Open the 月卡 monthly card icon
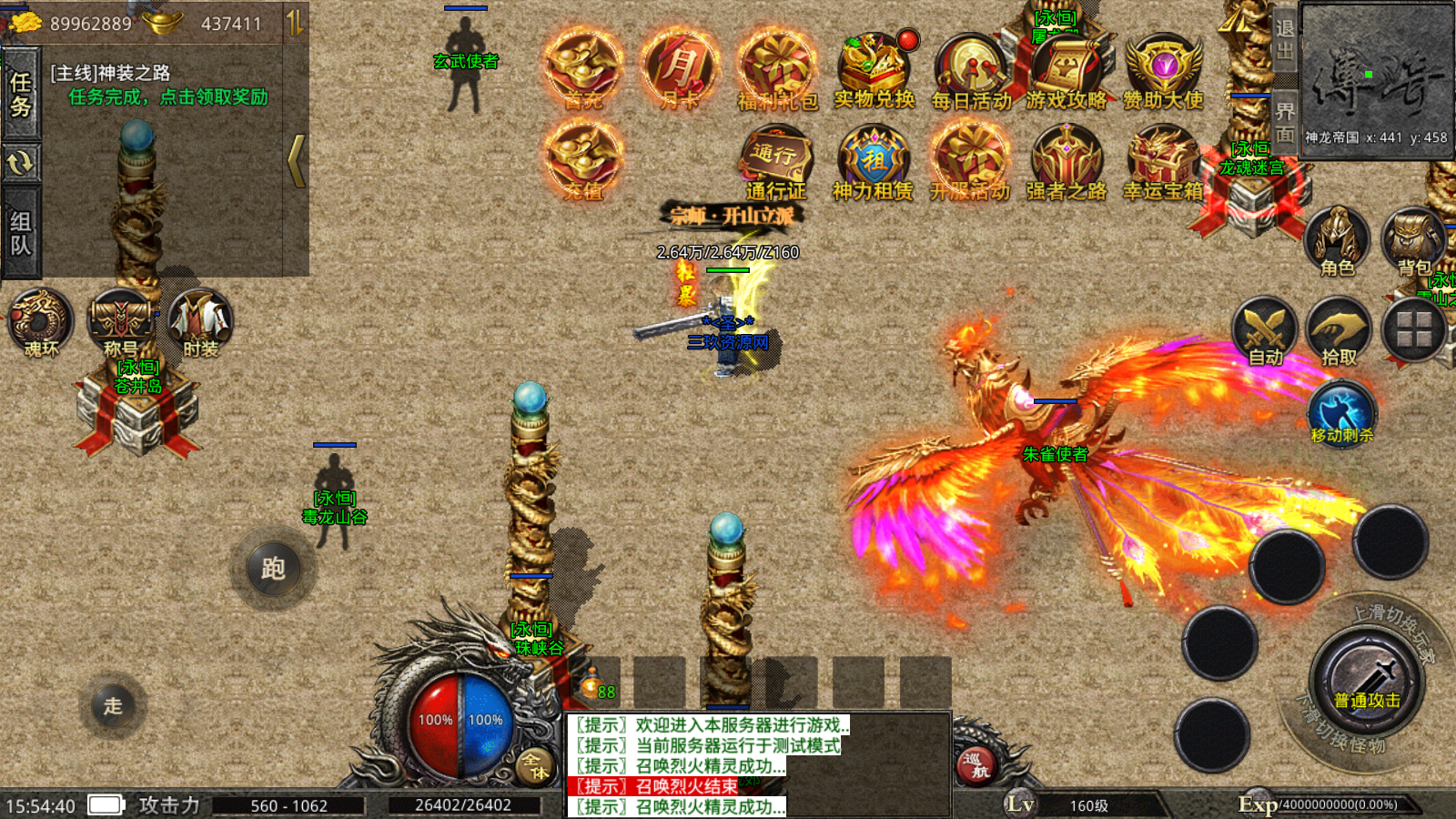1456x819 pixels. pos(679,68)
